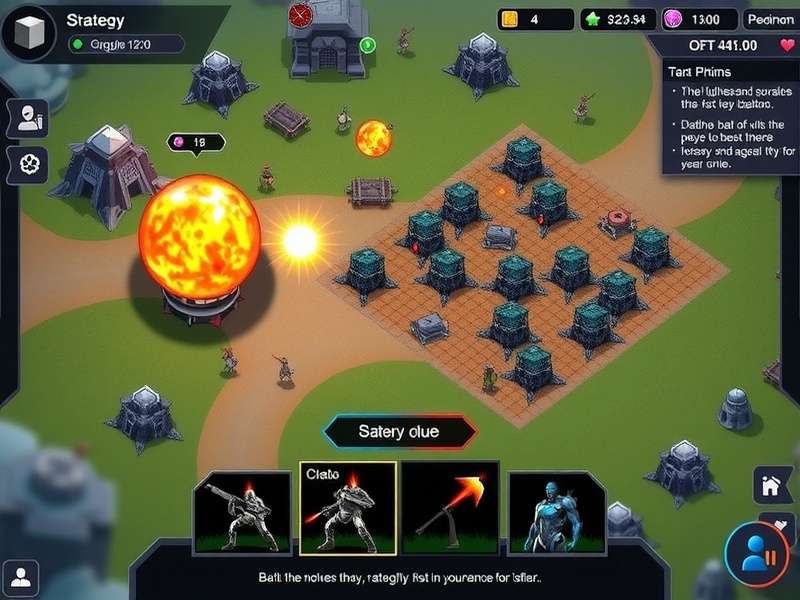This screenshot has height=600, width=800.
Task: Click the gold coin resource counter
Action: (x=536, y=19)
